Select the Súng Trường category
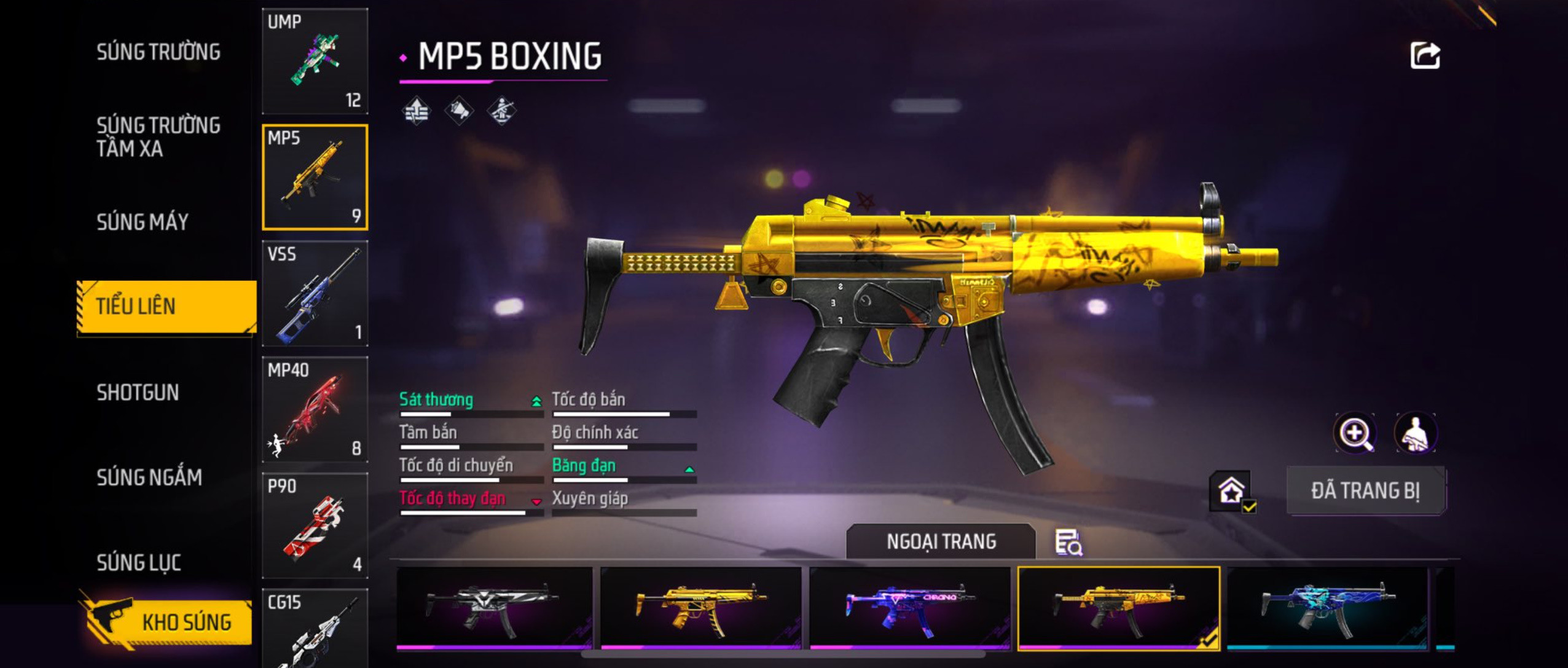 158,52
